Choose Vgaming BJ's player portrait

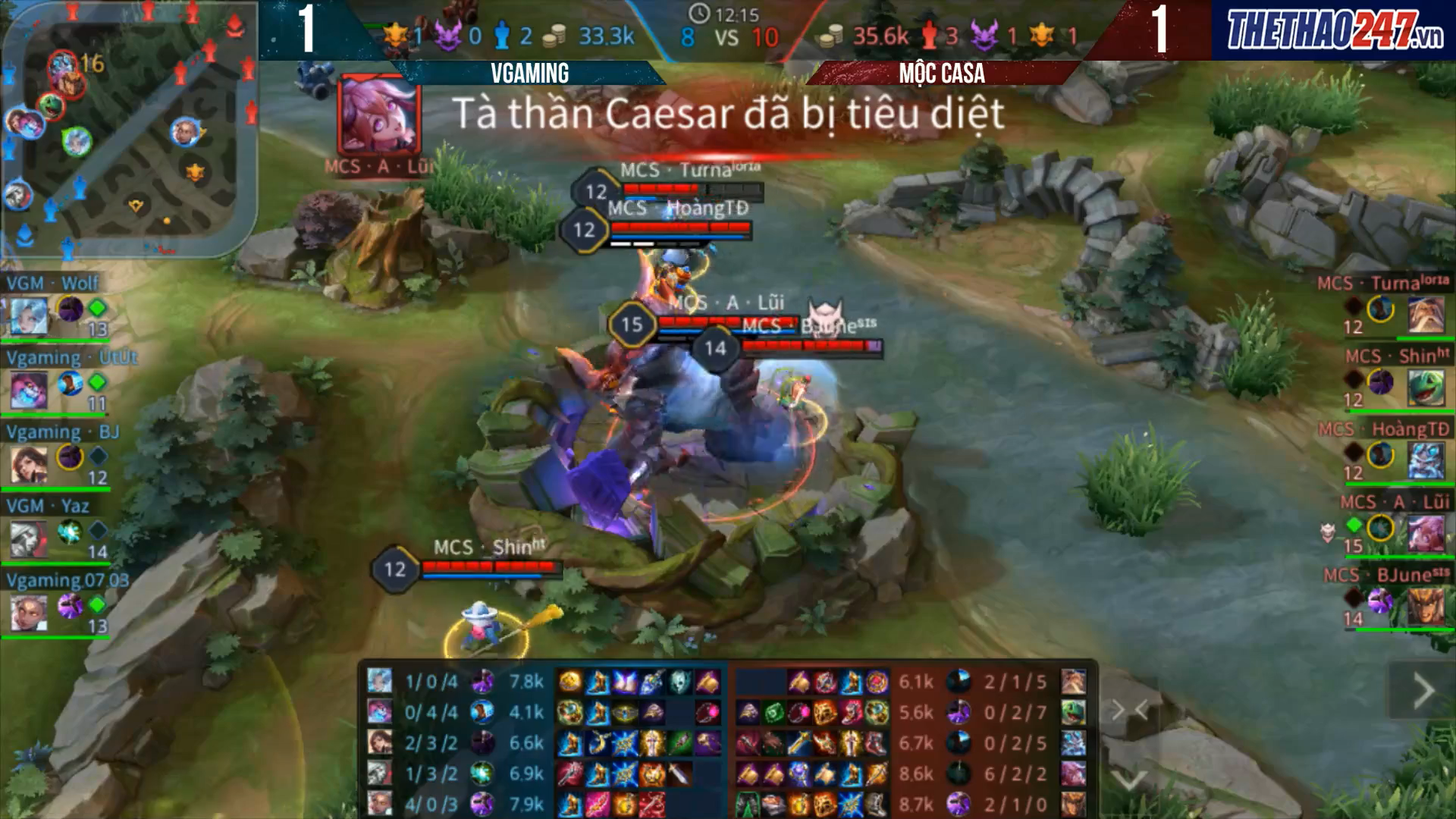point(29,463)
